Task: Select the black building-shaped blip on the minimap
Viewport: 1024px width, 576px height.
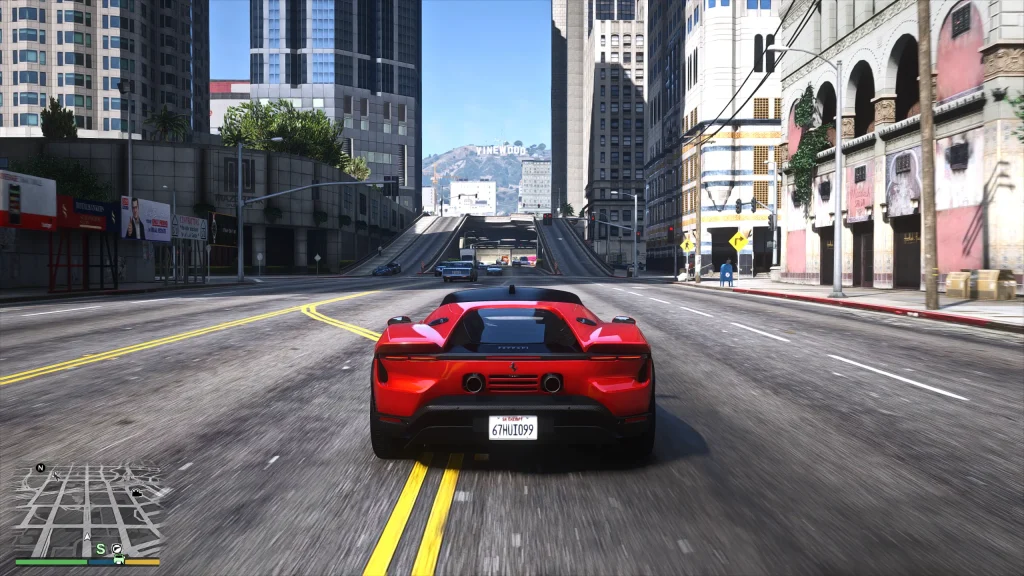Action: pyautogui.click(x=137, y=493)
